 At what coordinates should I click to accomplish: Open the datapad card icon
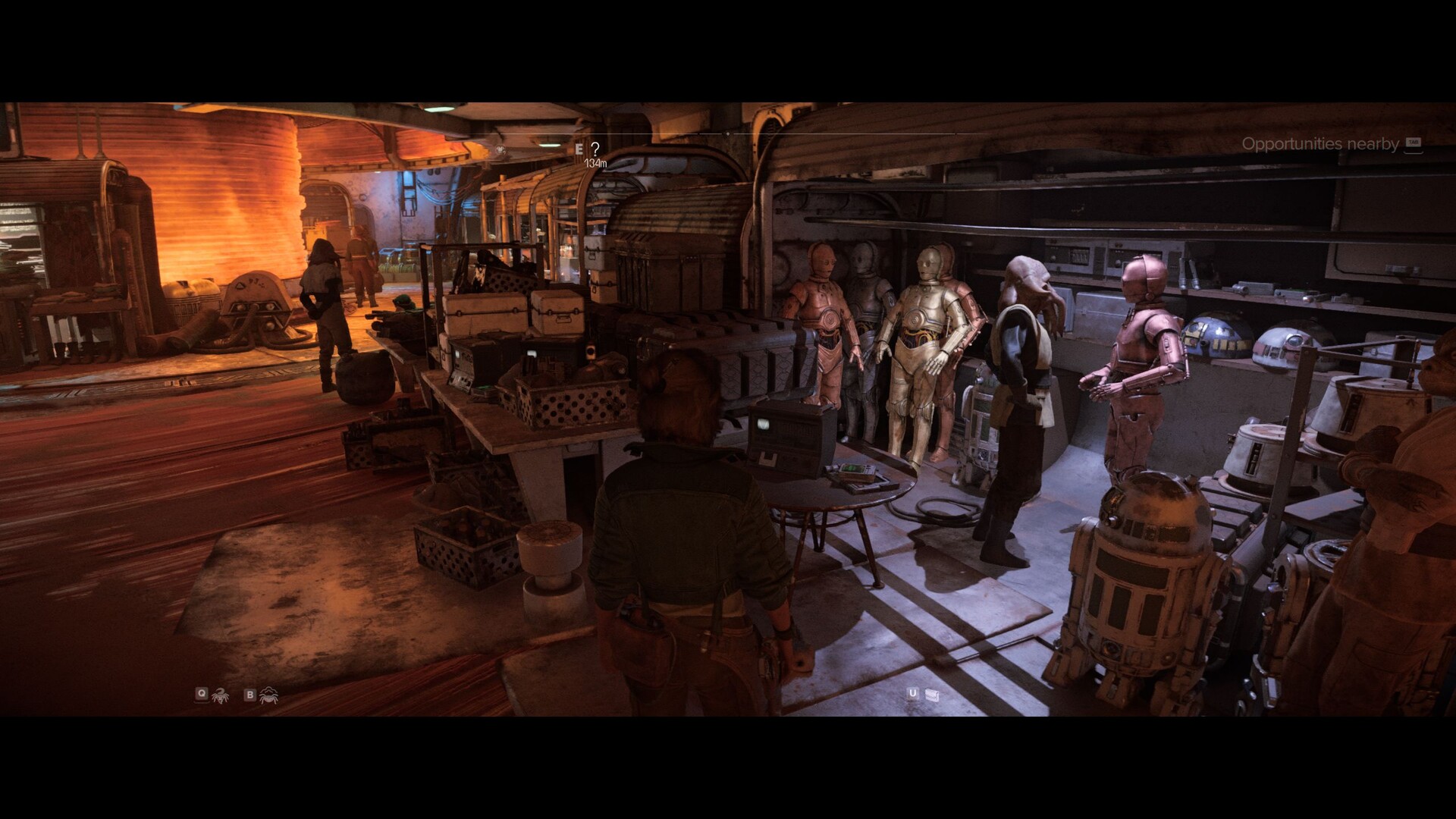click(932, 695)
